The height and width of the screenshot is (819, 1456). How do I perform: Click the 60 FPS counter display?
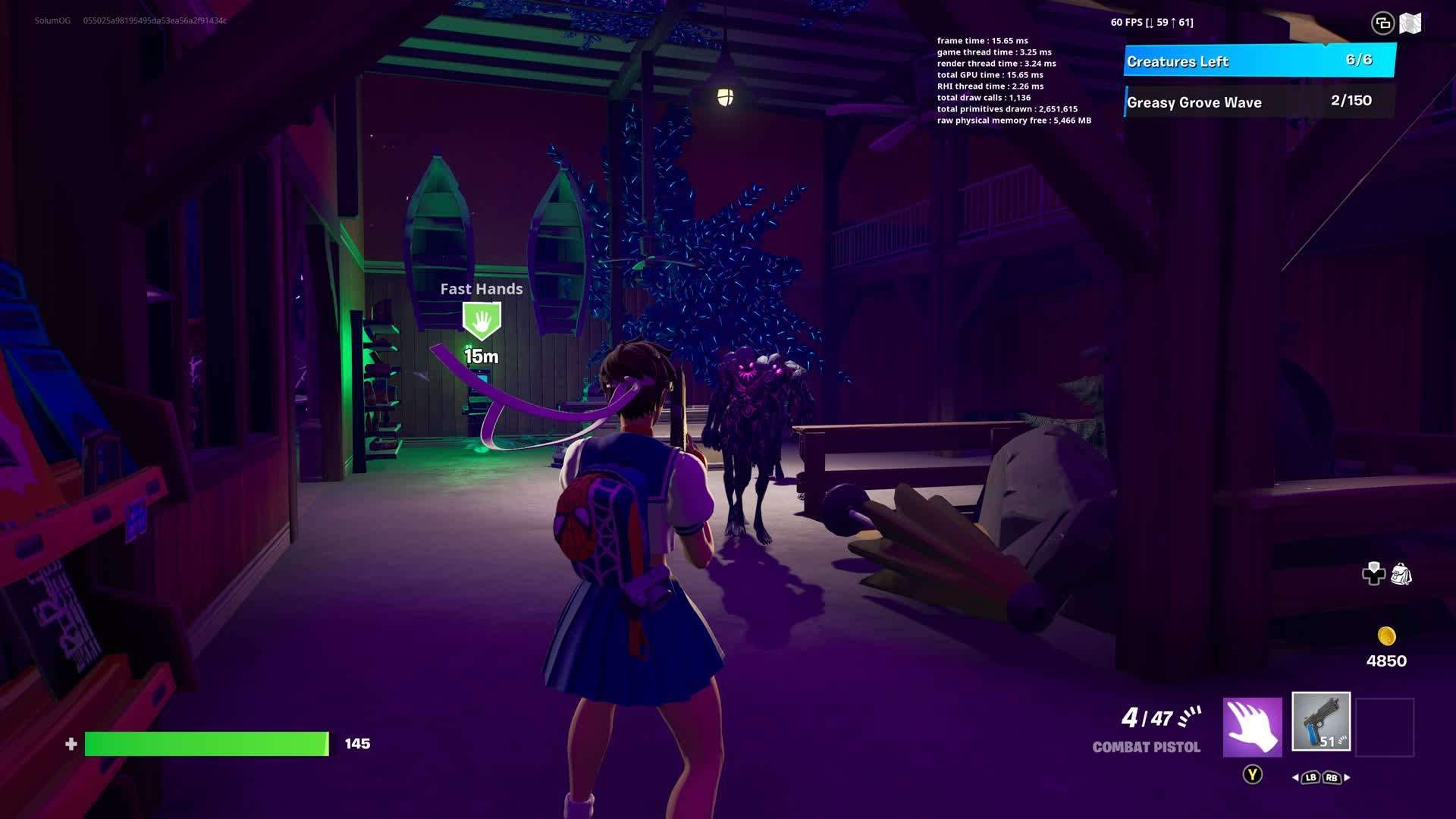coord(1150,22)
